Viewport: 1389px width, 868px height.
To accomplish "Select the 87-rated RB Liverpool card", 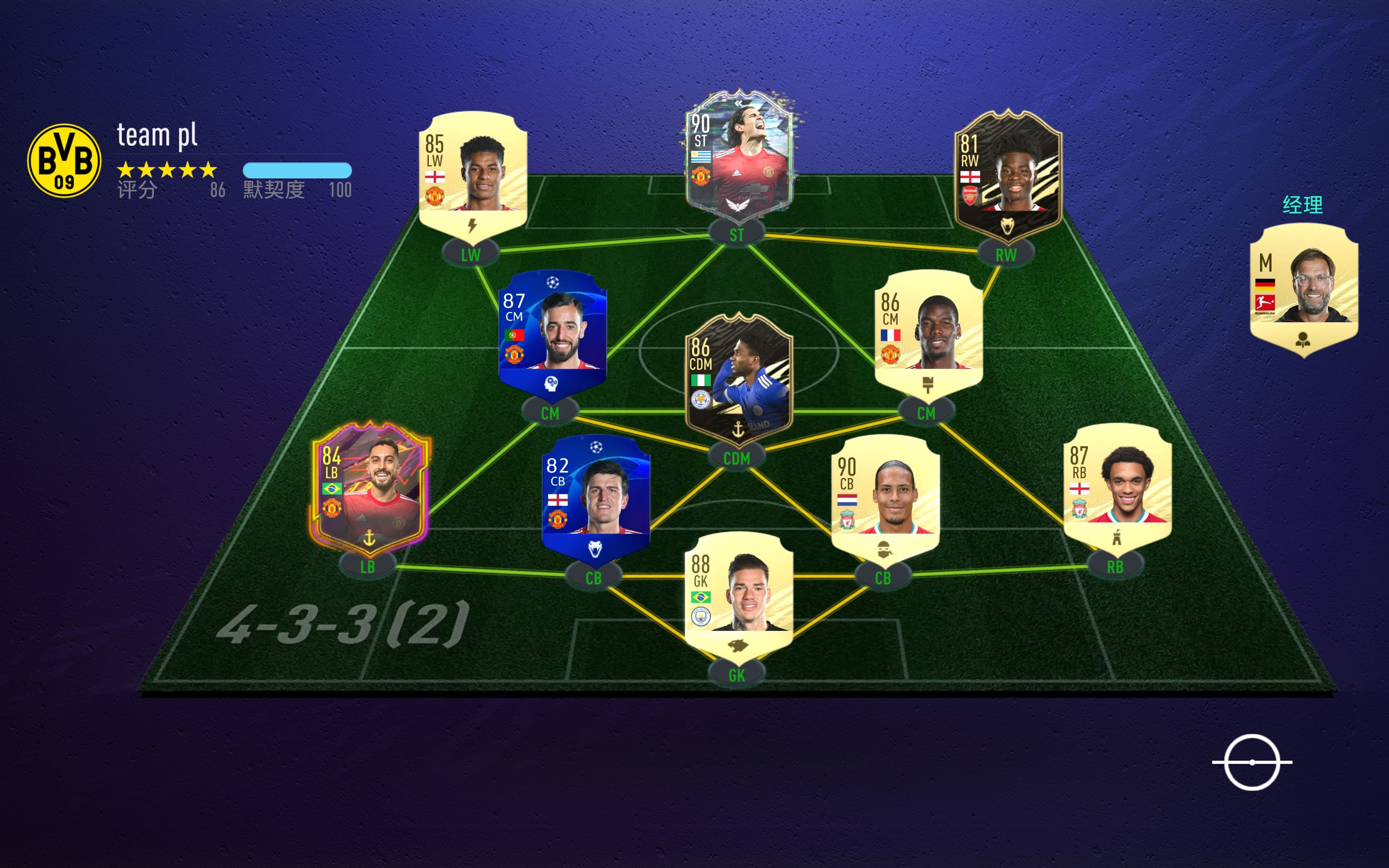I will 1117,488.
